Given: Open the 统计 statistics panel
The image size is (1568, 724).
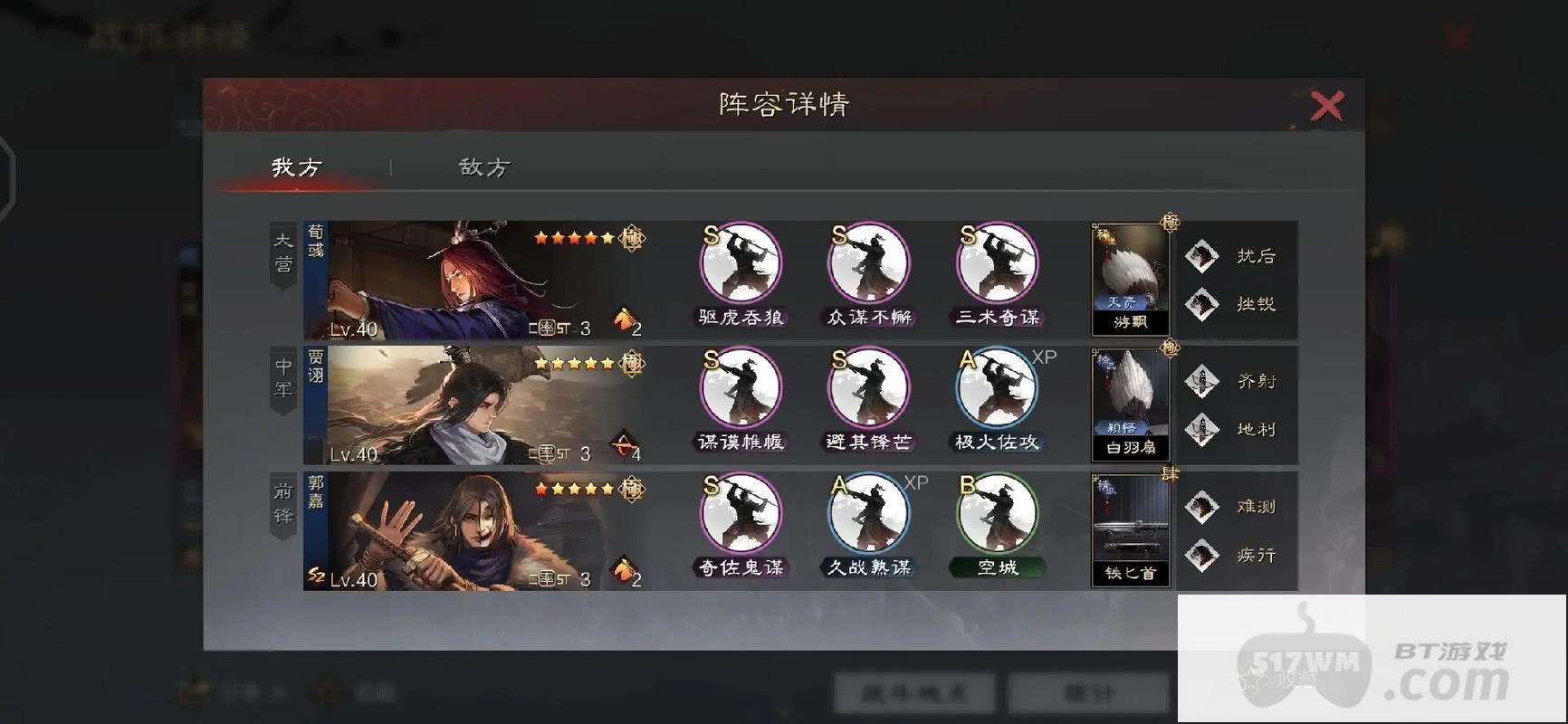Looking at the screenshot, I should coord(1090,692).
